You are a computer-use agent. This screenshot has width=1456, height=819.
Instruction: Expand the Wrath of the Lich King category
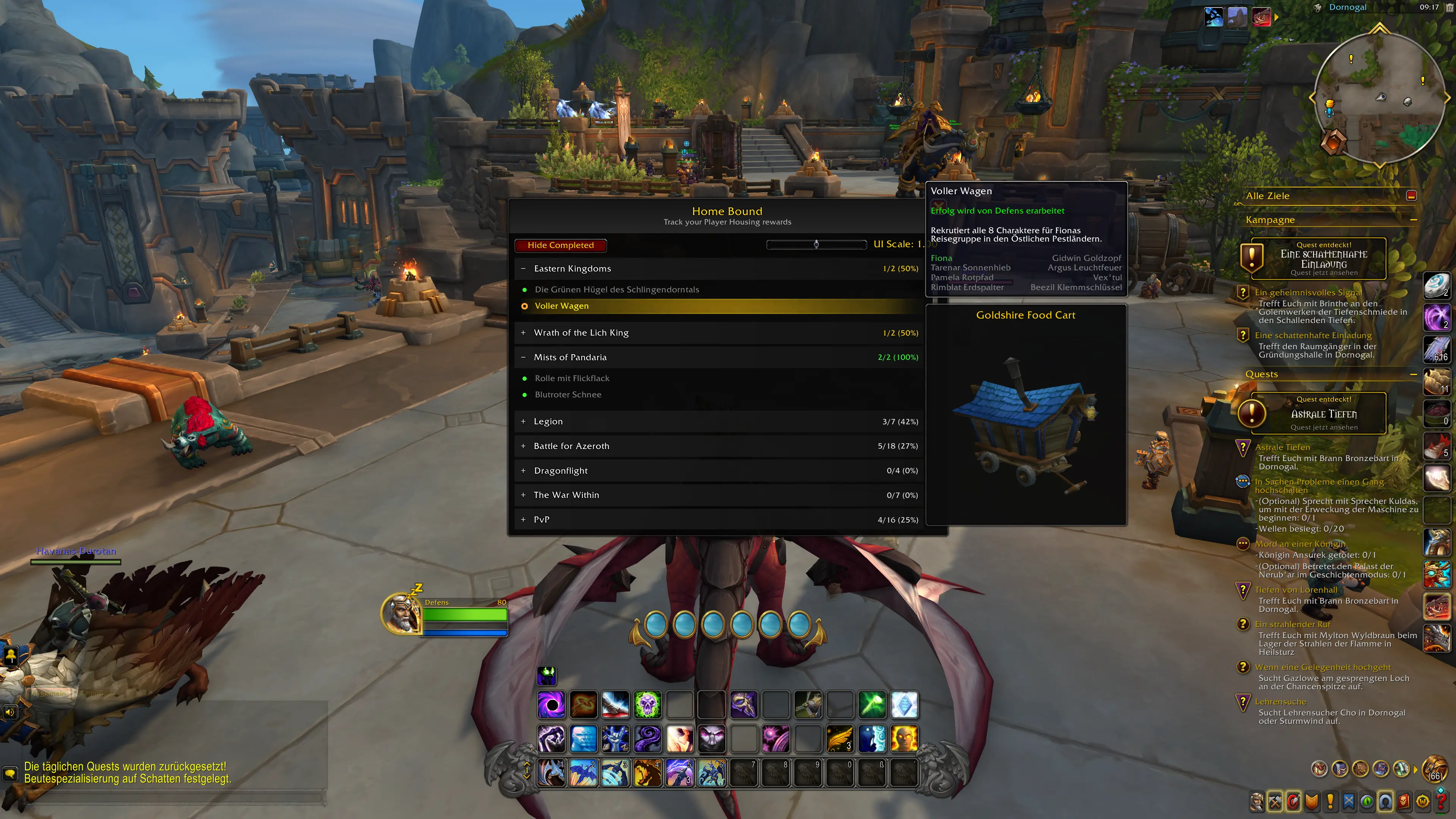coord(523,333)
